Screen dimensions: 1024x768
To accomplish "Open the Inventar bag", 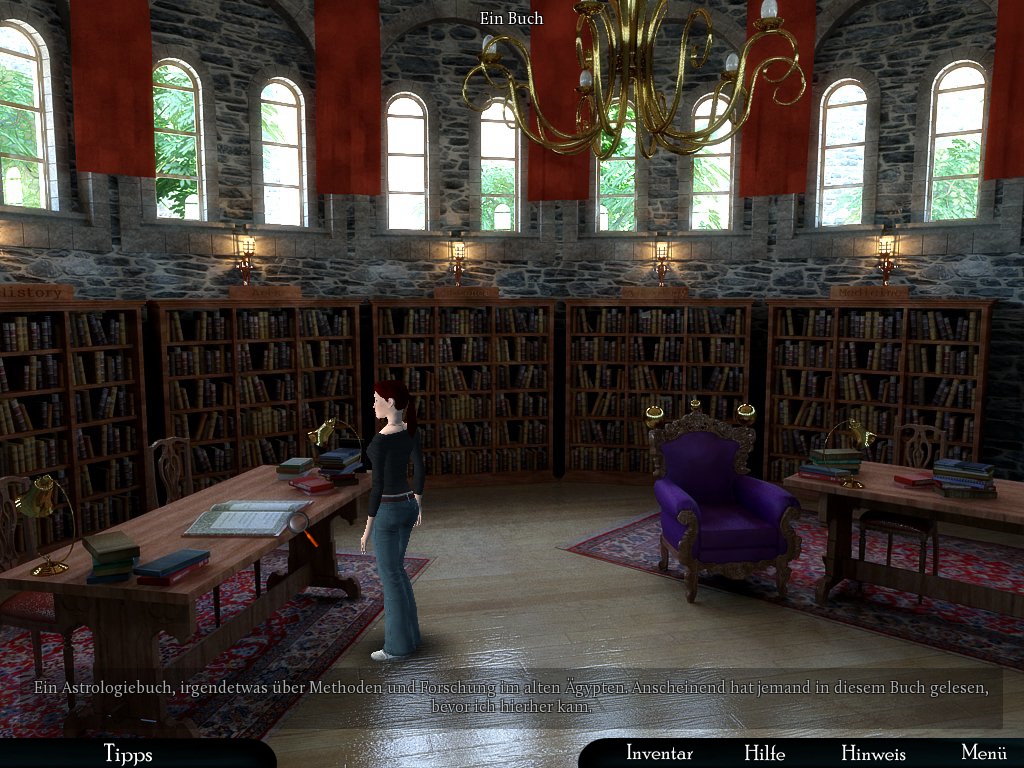I will pos(659,753).
